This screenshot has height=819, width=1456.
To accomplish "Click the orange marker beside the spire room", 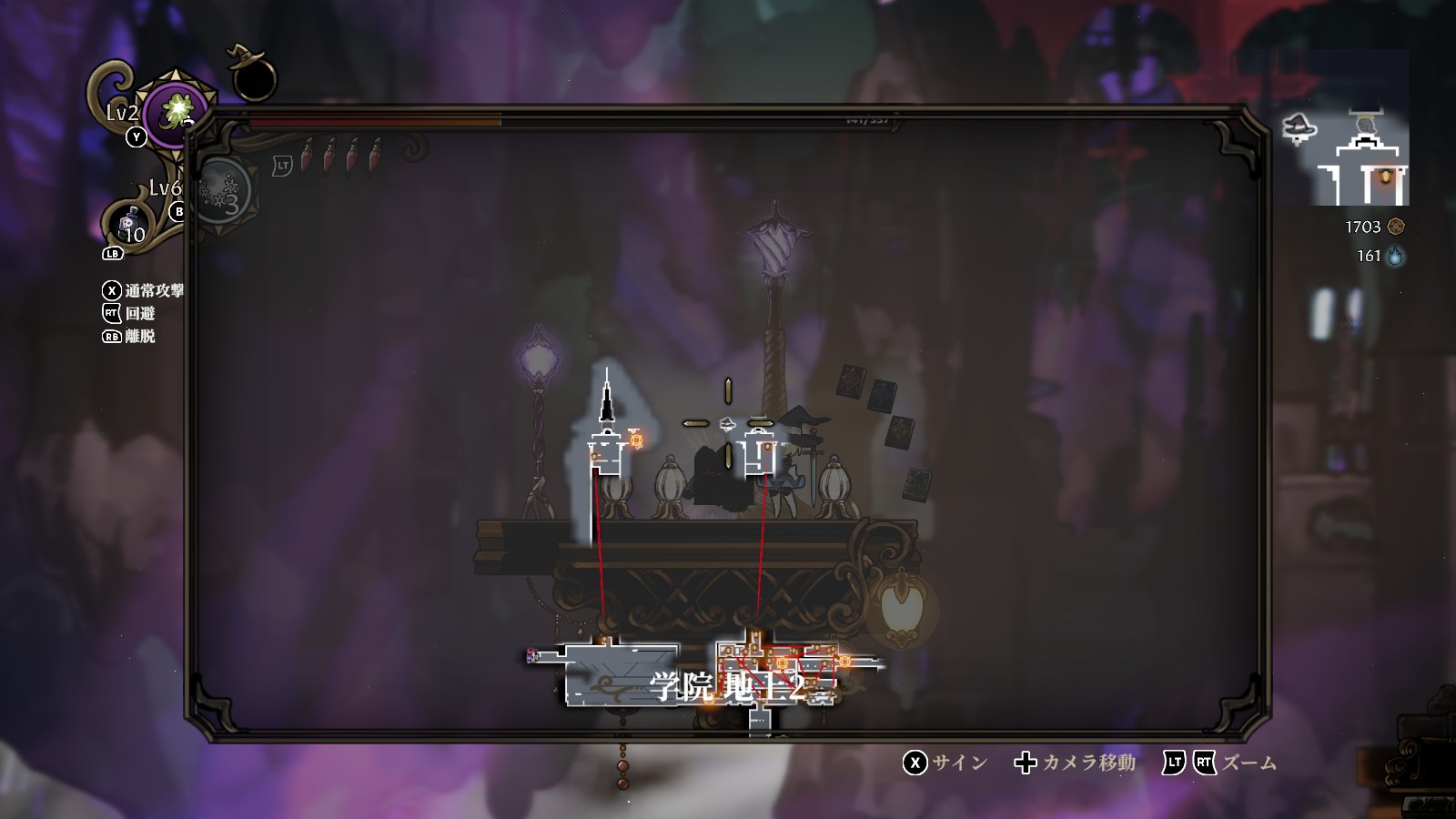I will [637, 440].
